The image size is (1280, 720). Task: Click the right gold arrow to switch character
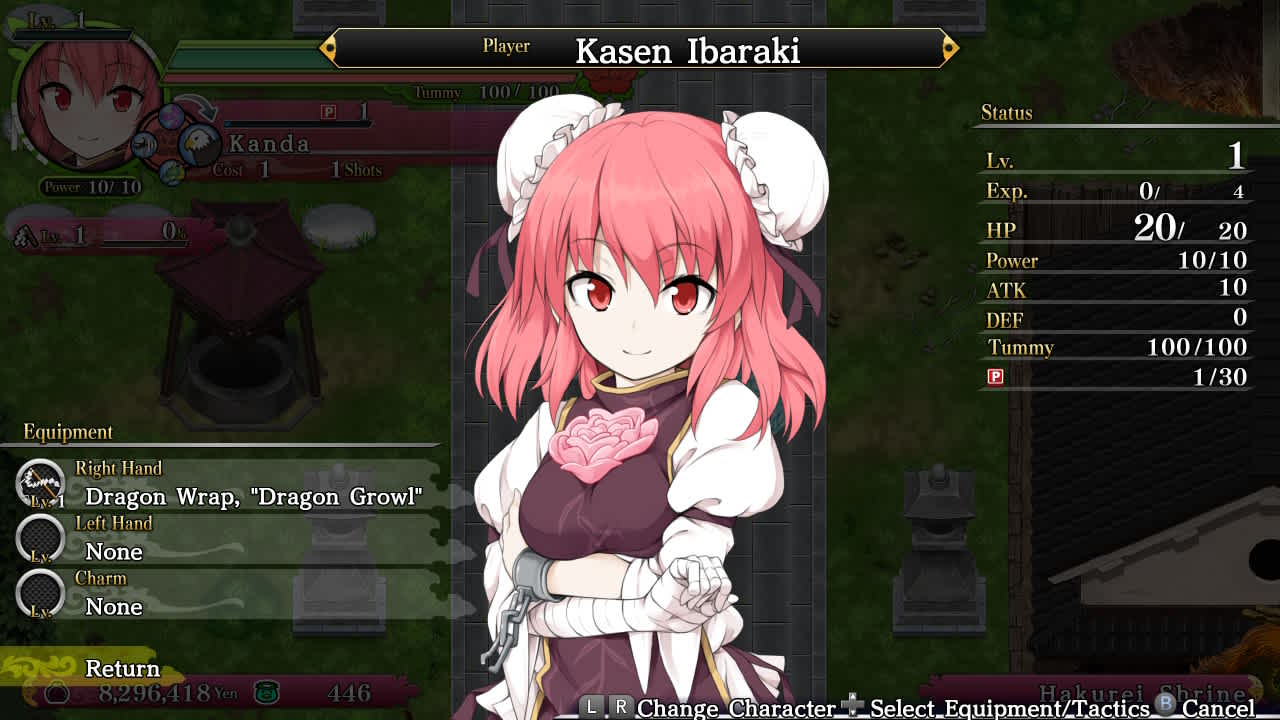pos(948,47)
